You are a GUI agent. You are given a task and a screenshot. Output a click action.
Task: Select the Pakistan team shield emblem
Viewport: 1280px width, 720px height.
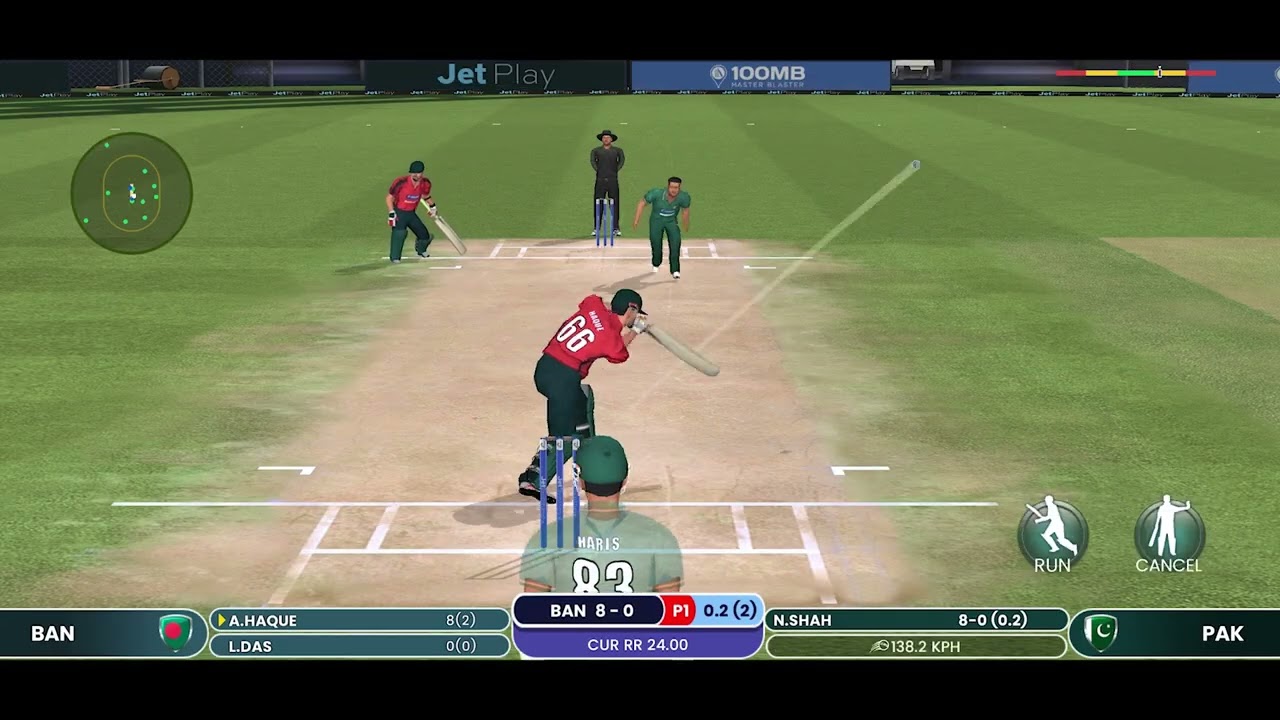pyautogui.click(x=1100, y=633)
